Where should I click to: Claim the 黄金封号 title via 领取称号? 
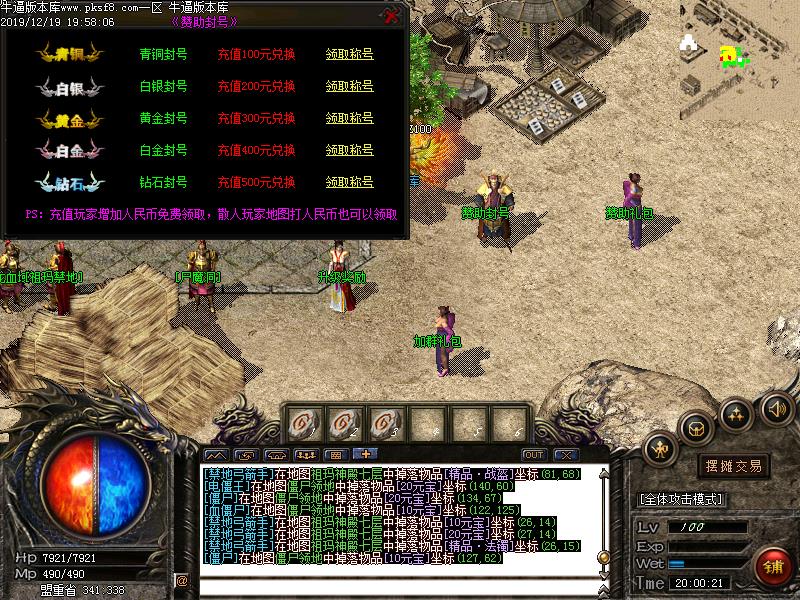[349, 118]
